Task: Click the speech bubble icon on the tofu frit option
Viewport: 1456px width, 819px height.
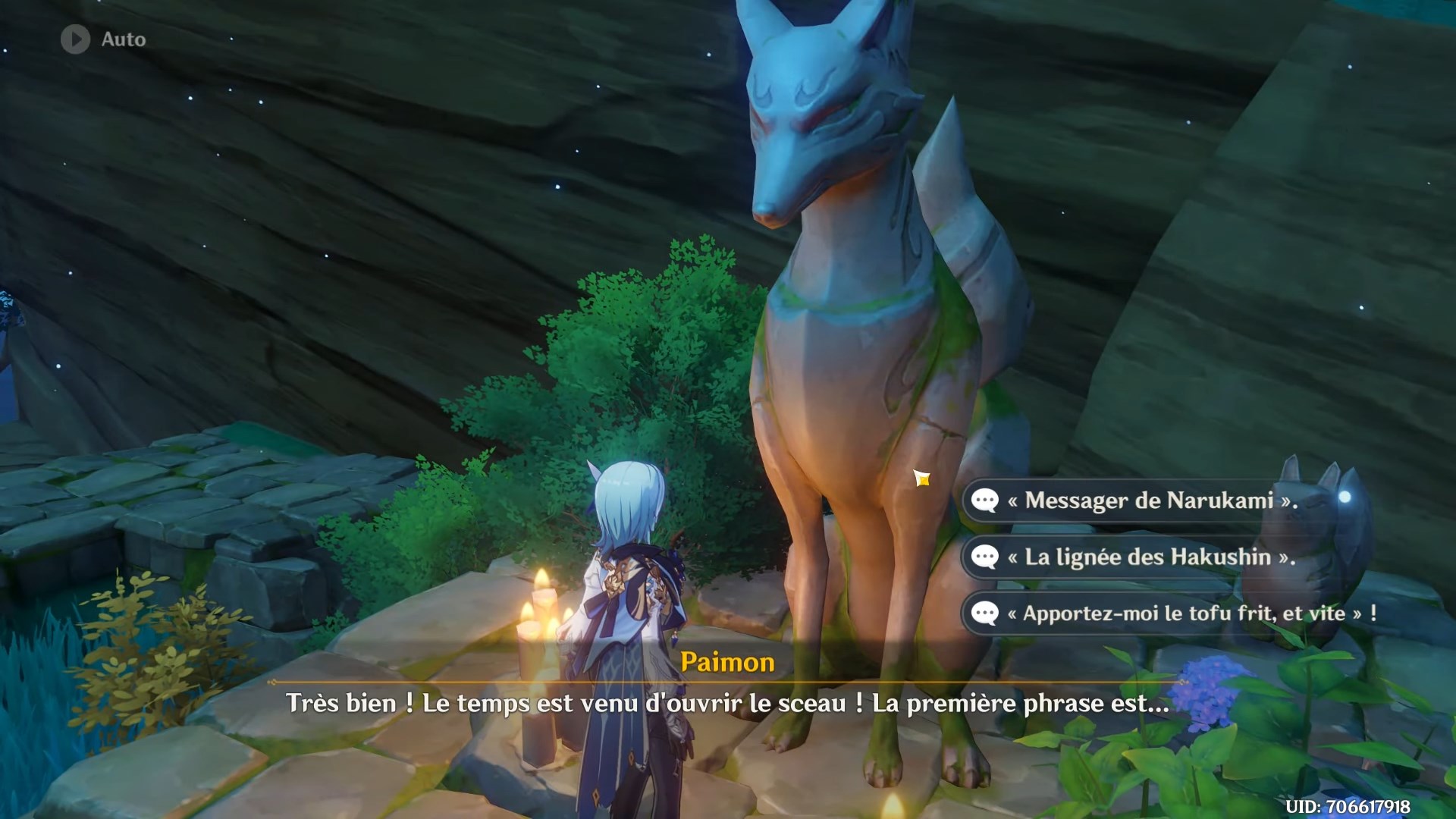Action: click(986, 615)
